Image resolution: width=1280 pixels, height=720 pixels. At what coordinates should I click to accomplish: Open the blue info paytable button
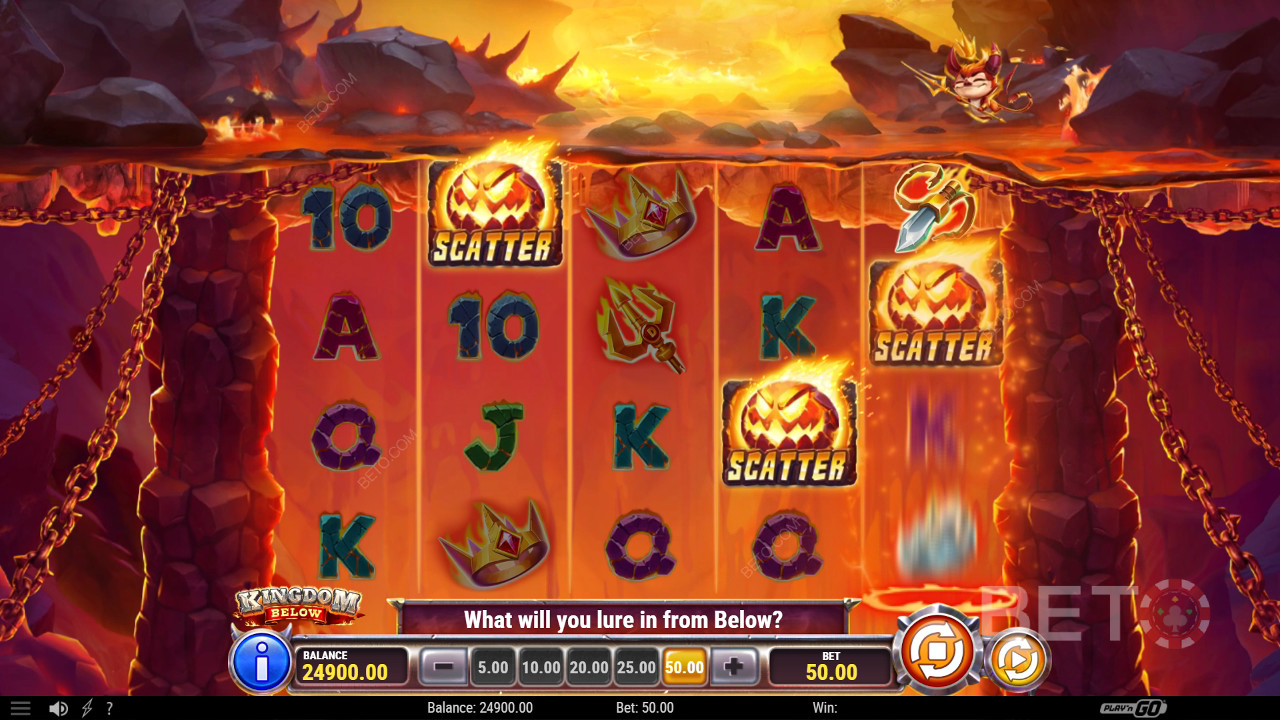[x=260, y=661]
